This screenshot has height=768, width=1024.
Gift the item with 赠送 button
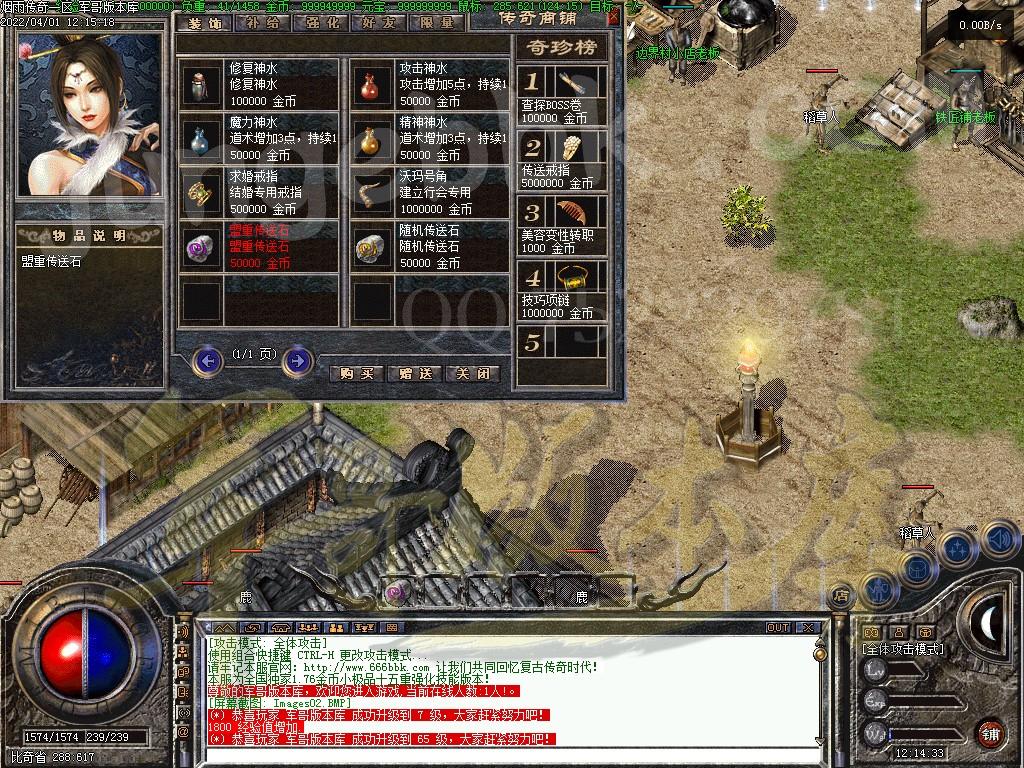[414, 373]
